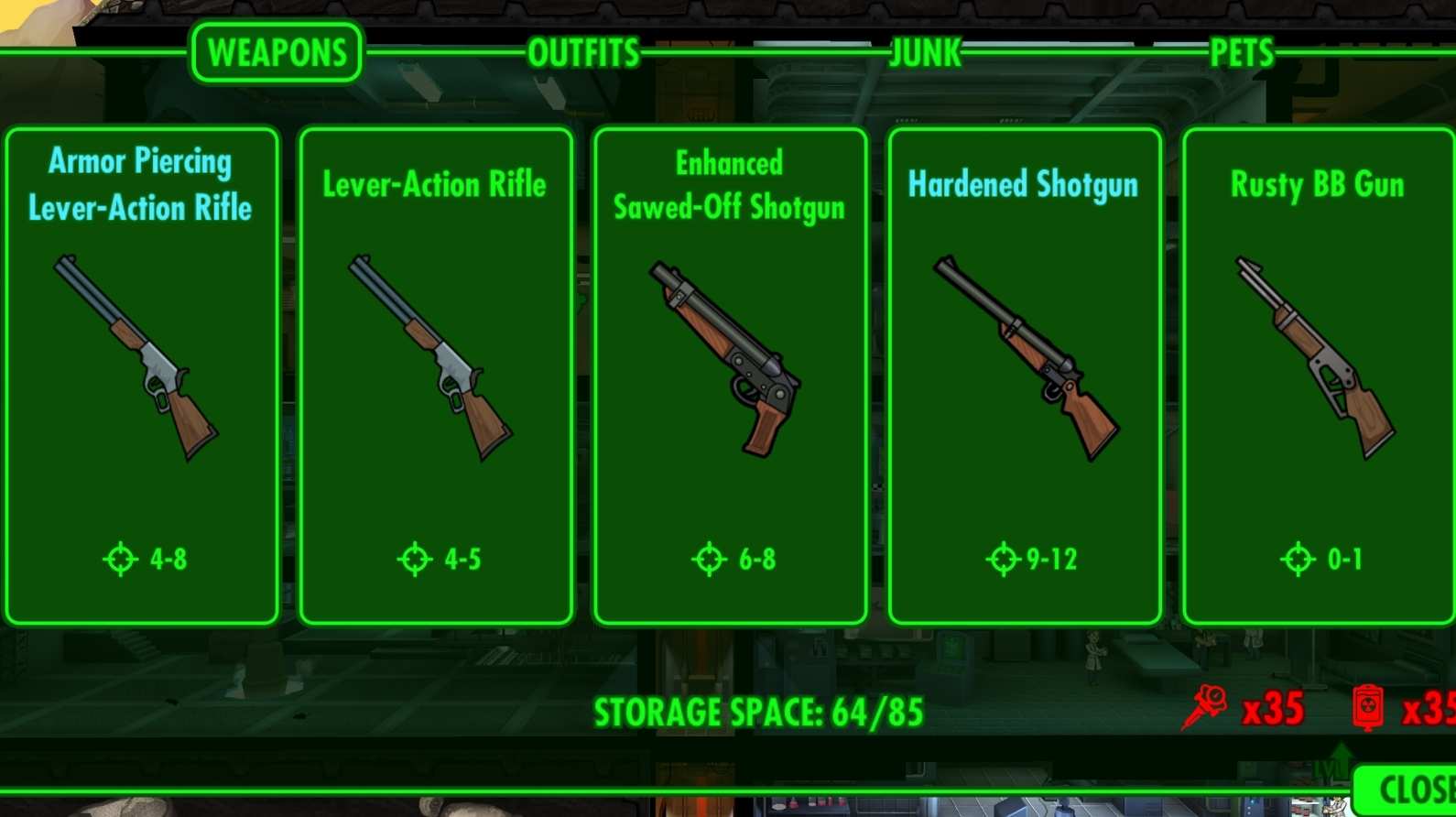This screenshot has width=1456, height=817.
Task: Switch to the Weapons tab
Action: [277, 53]
